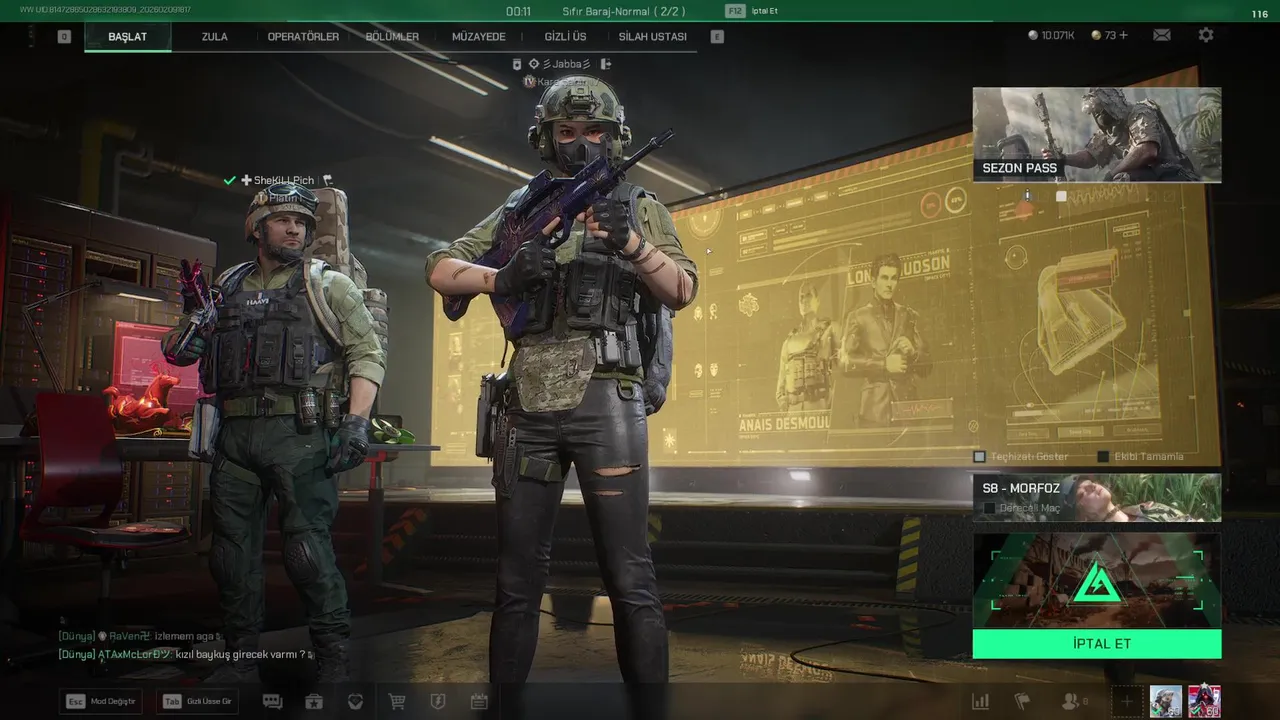The width and height of the screenshot is (1280, 720).
Task: Open the chat bubbles icon
Action: [272, 702]
